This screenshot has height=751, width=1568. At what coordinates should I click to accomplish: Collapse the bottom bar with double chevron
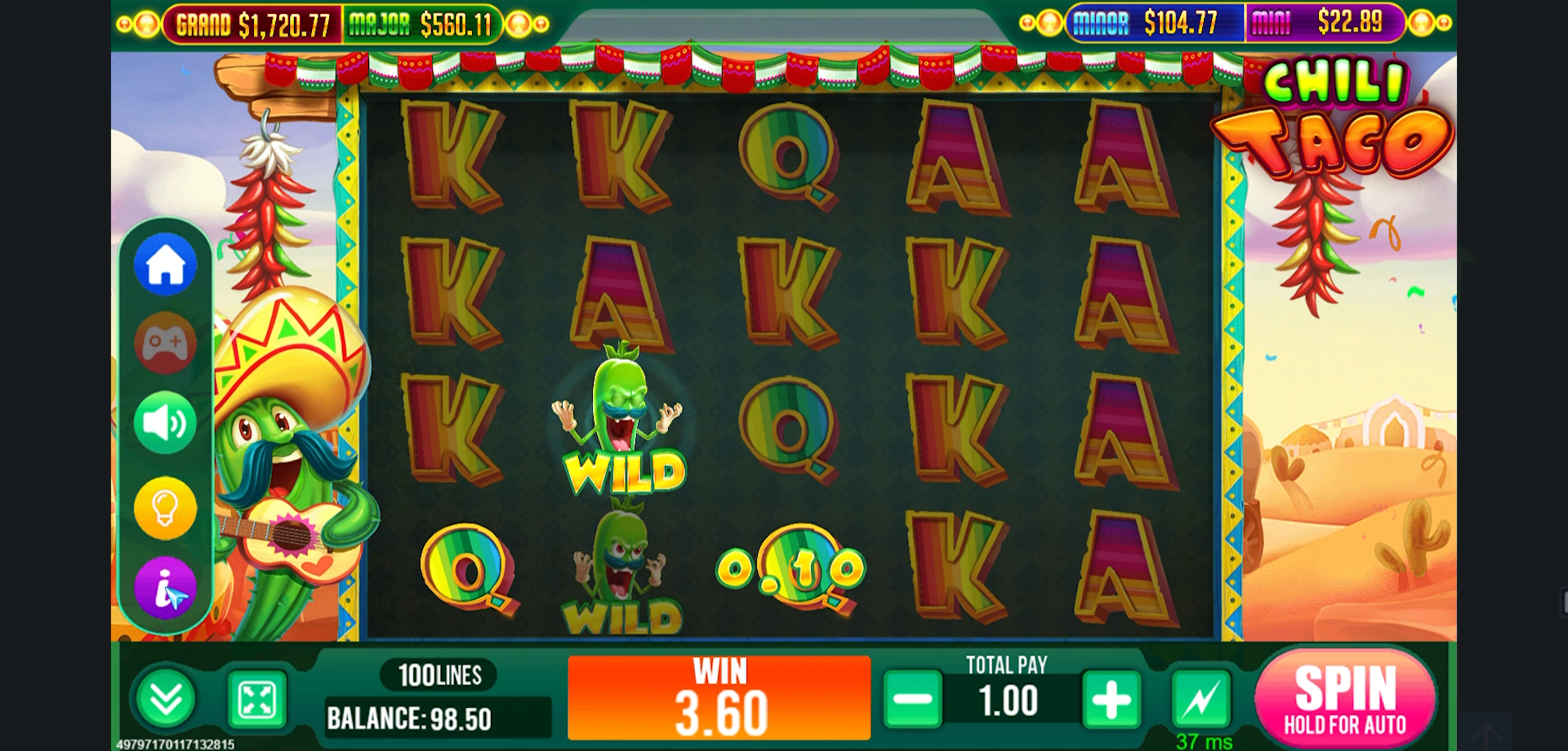tap(167, 699)
